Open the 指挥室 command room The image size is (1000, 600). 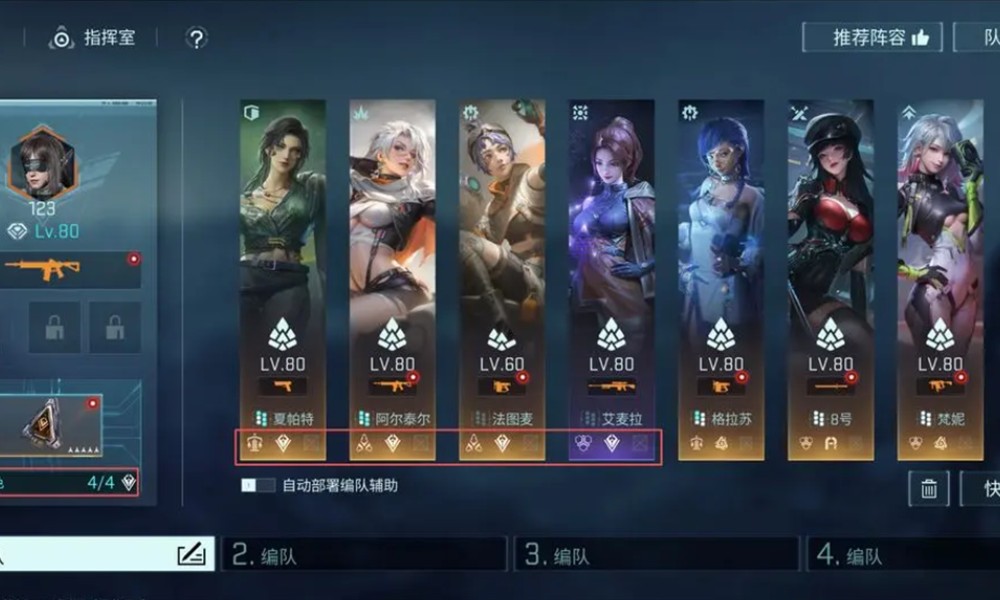tap(92, 39)
